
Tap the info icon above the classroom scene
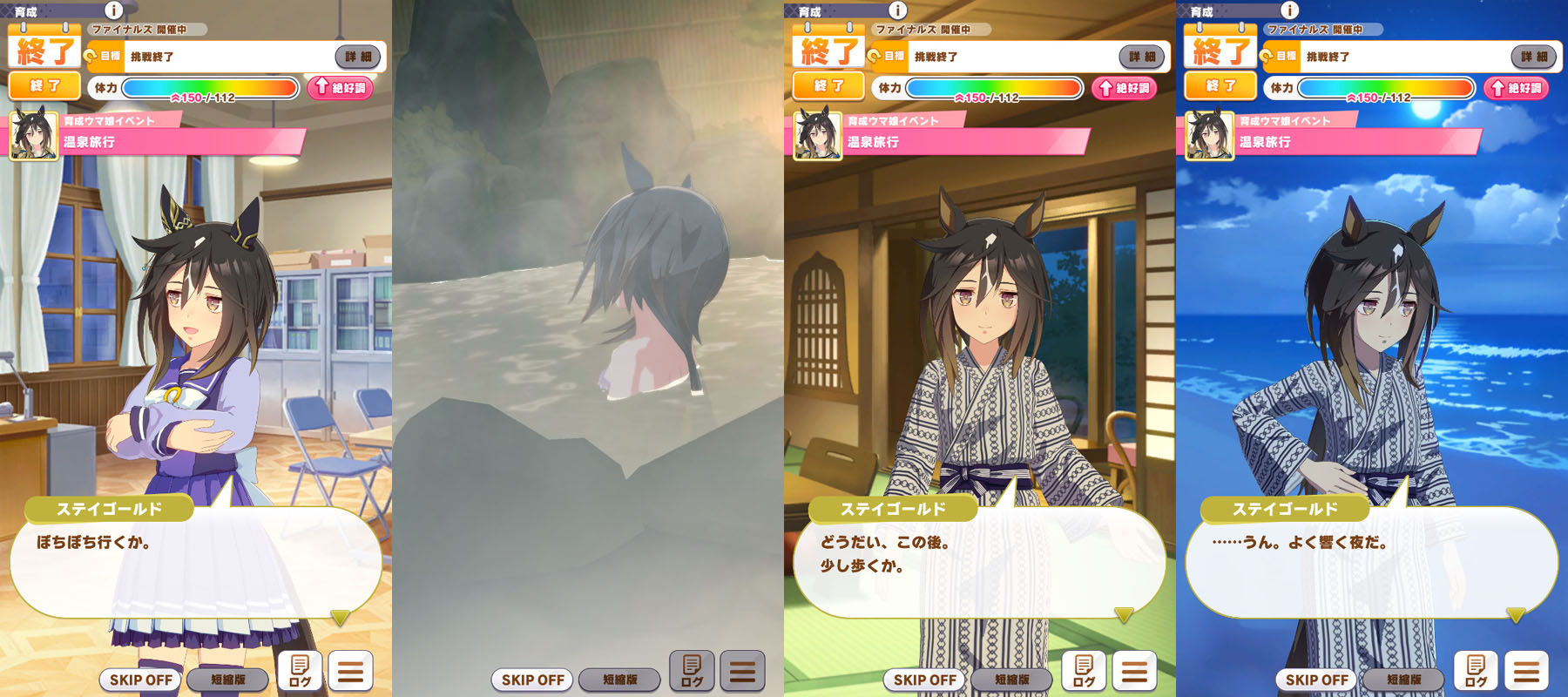pos(114,10)
